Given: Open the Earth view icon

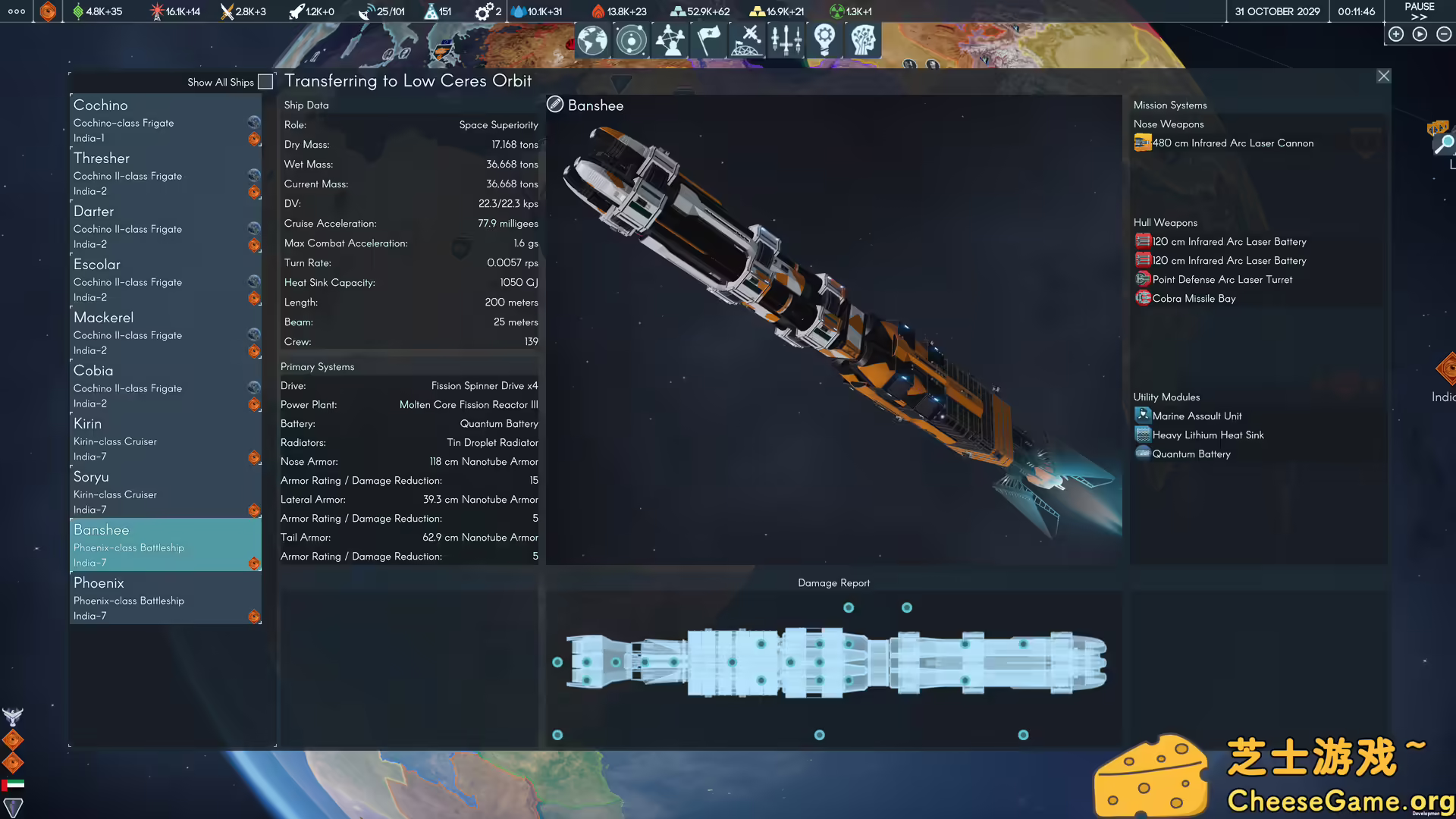Looking at the screenshot, I should point(592,40).
